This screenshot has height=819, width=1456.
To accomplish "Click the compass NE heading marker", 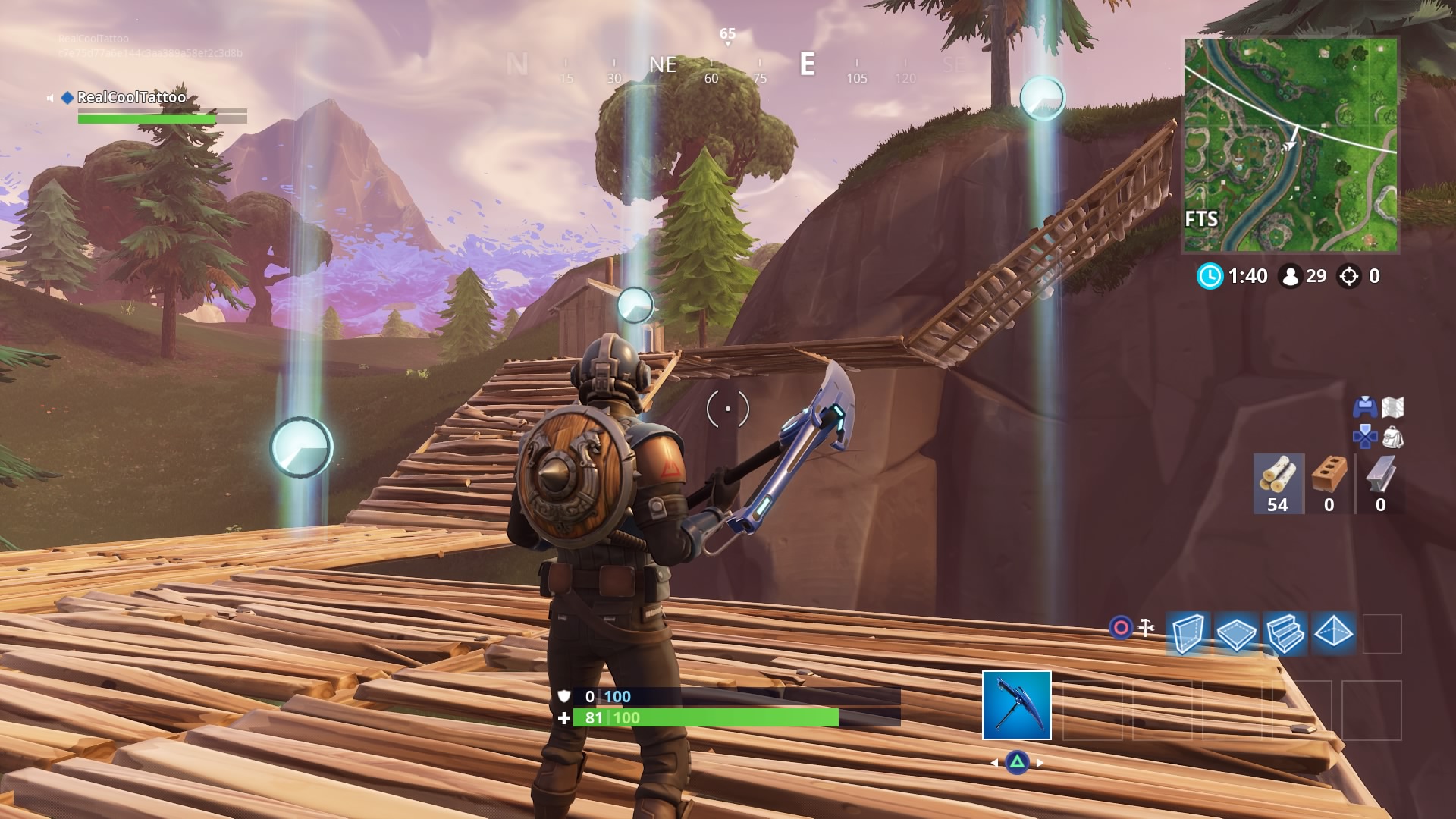I will (663, 64).
